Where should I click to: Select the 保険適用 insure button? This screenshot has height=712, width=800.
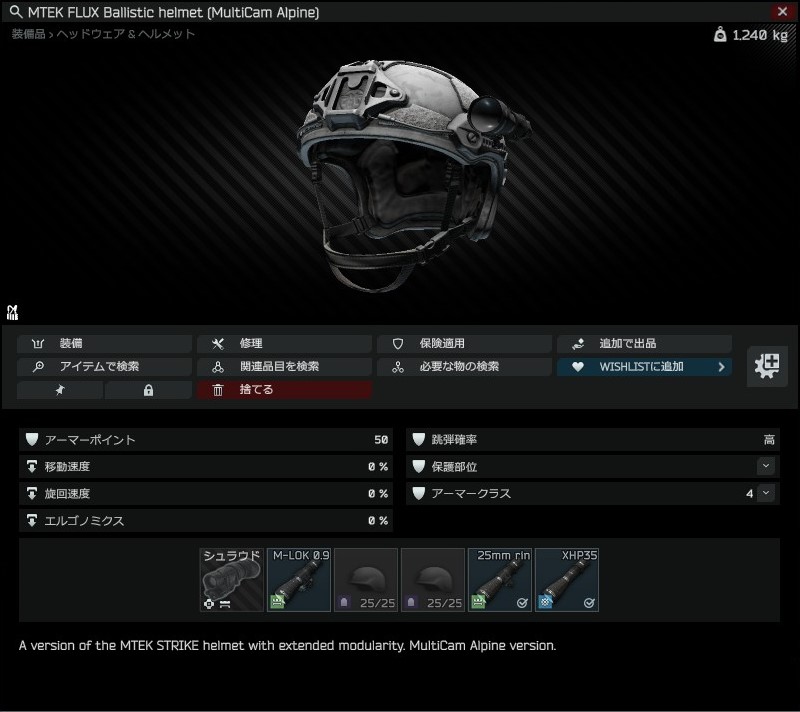pos(464,343)
